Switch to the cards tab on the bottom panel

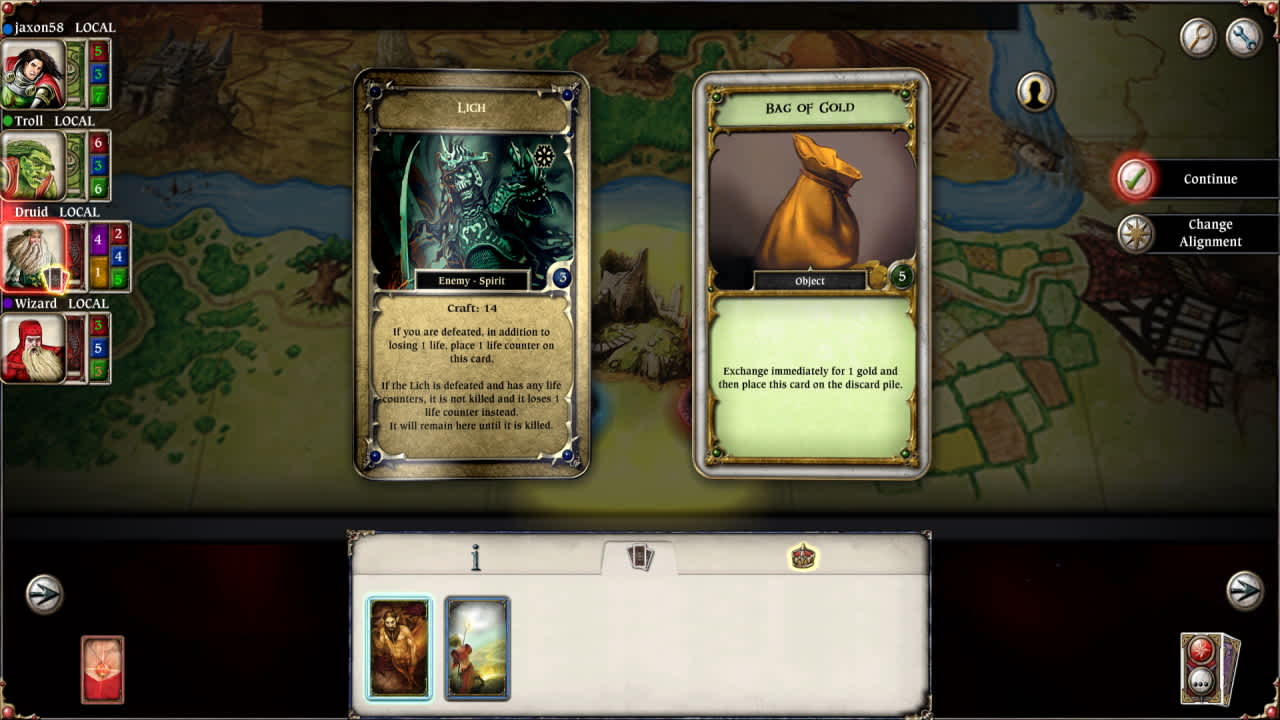pos(640,555)
